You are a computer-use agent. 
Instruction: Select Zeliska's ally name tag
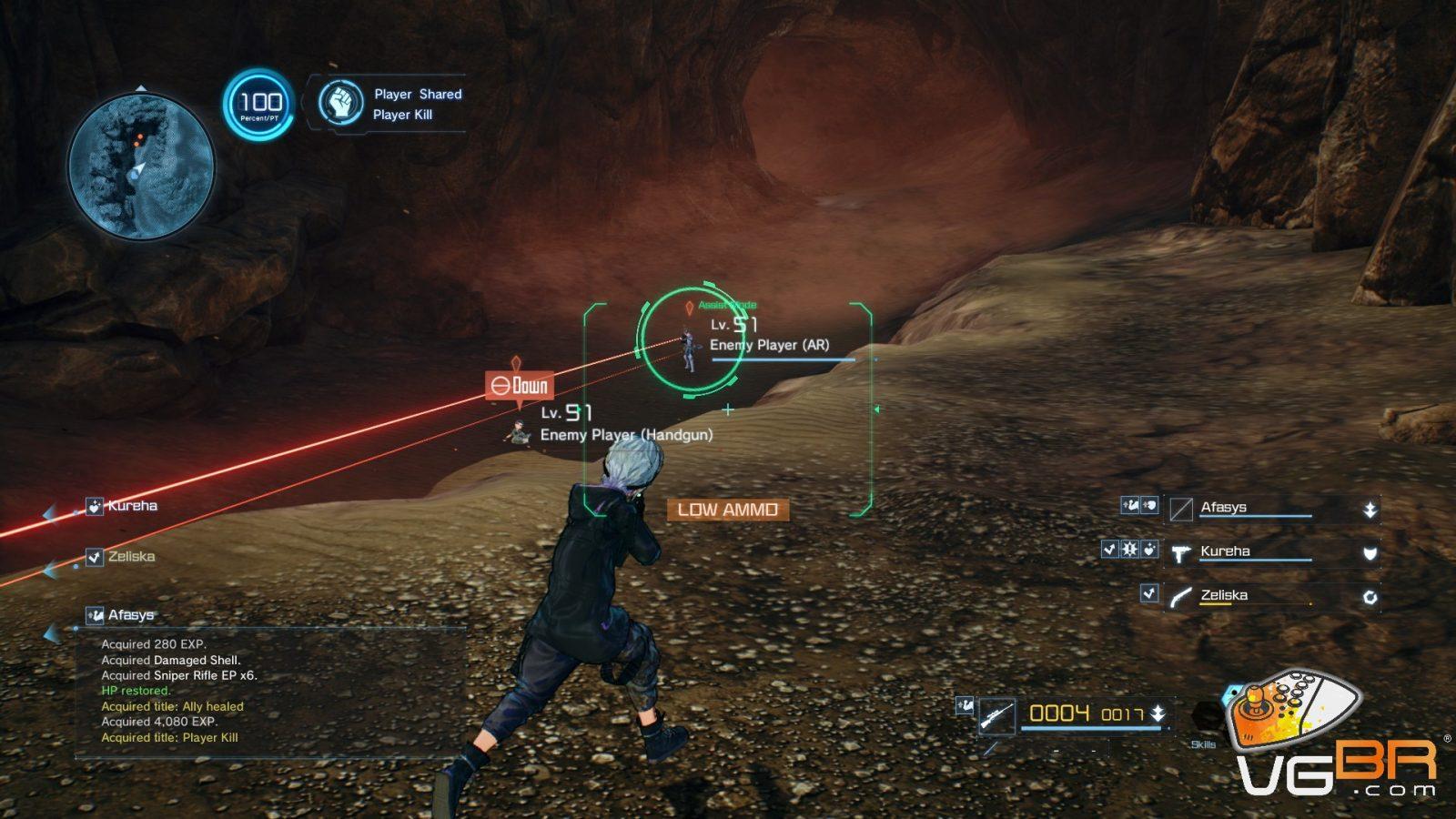(x=131, y=557)
